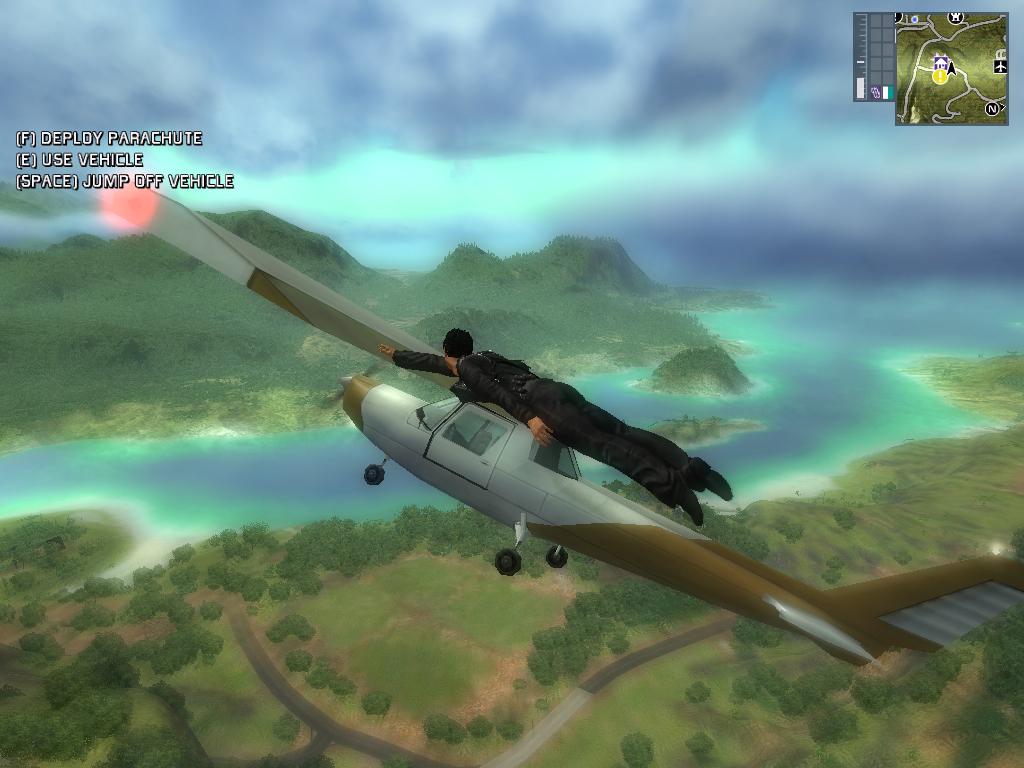Click the airplane airport icon on minimap
Viewport: 1024px width, 768px height.
pyautogui.click(x=1000, y=66)
